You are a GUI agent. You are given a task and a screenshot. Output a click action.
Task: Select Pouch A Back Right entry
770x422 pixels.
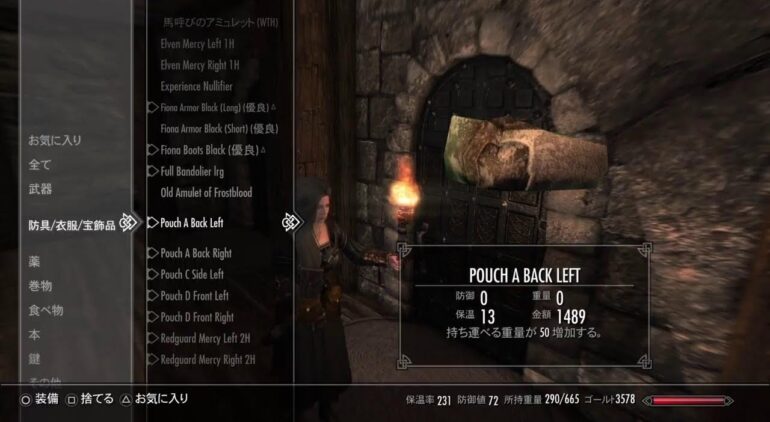click(x=196, y=253)
